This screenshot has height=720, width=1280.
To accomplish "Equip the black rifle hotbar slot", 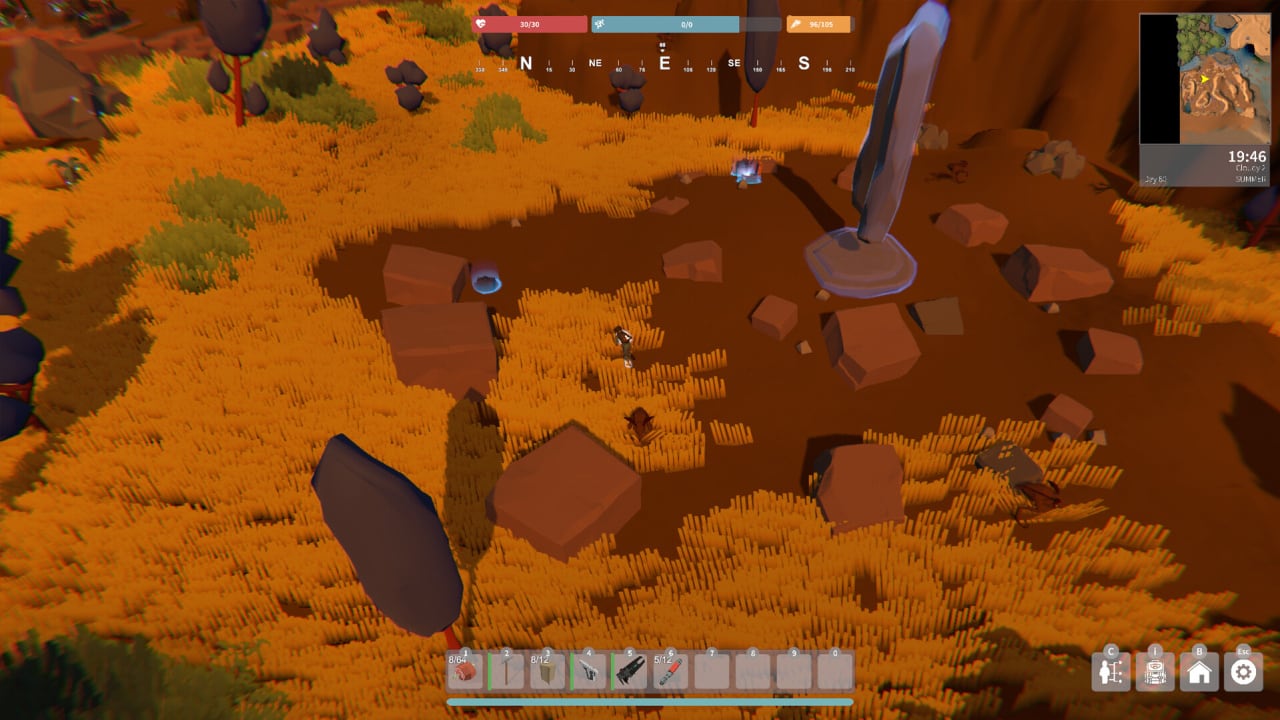I will click(630, 671).
